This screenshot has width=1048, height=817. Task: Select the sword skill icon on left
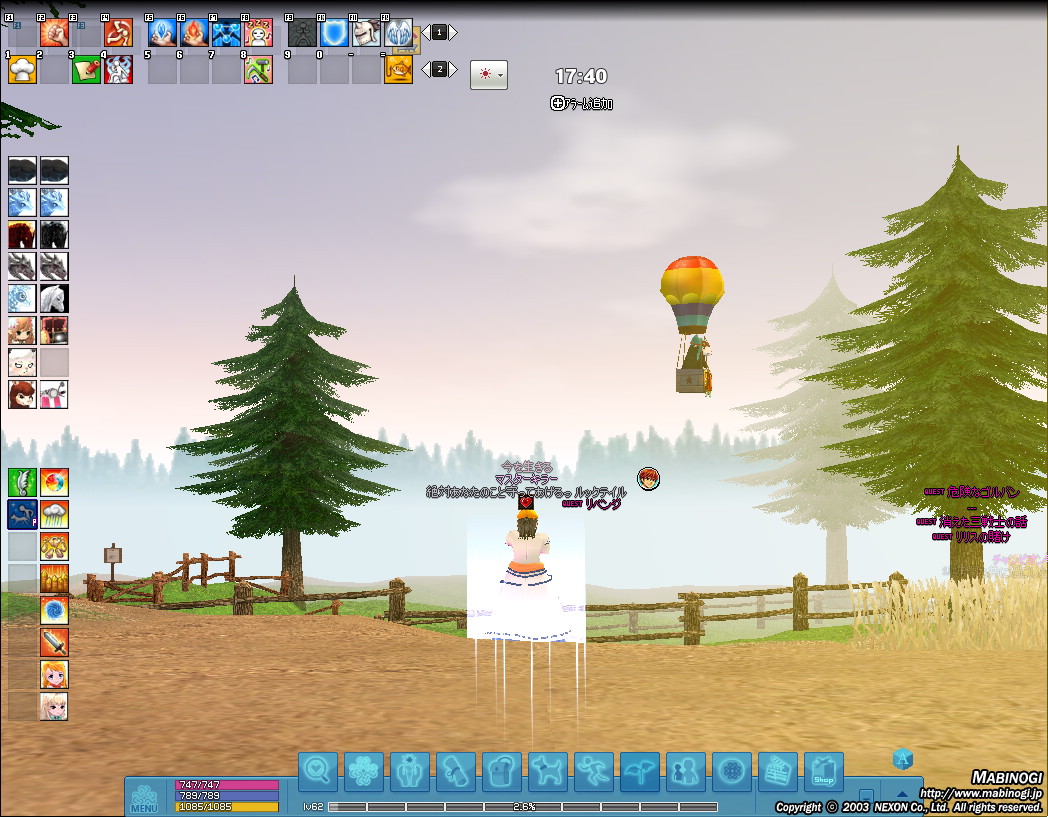point(54,642)
